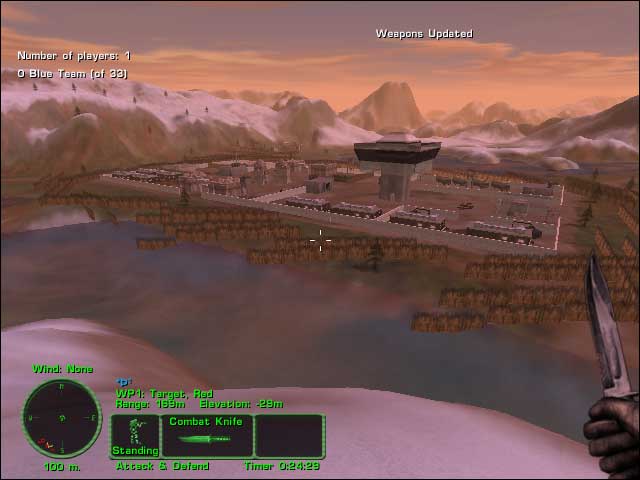This screenshot has height=480, width=640.
Task: Click the circular radar compass
Action: [x=61, y=418]
